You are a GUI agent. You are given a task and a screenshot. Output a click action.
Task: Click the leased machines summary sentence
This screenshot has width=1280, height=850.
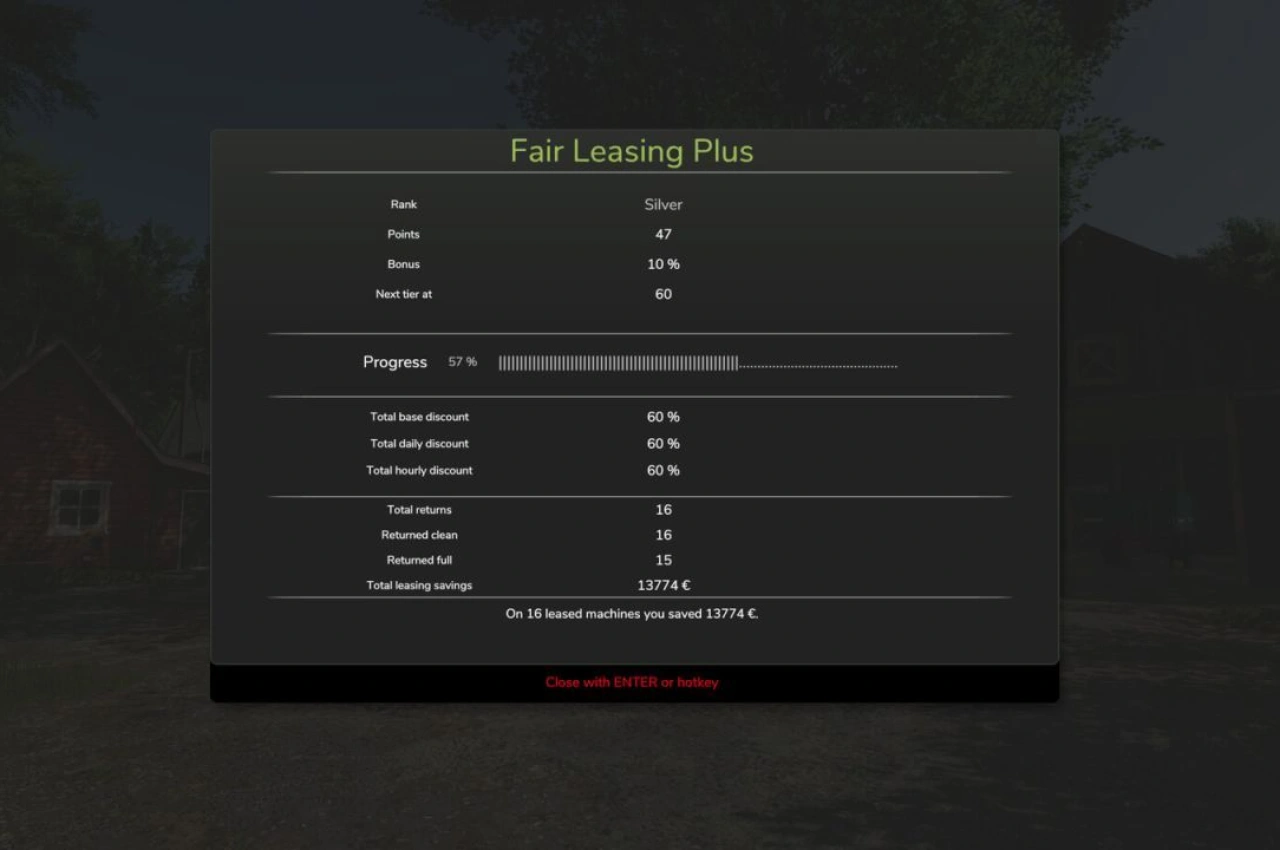coord(631,613)
